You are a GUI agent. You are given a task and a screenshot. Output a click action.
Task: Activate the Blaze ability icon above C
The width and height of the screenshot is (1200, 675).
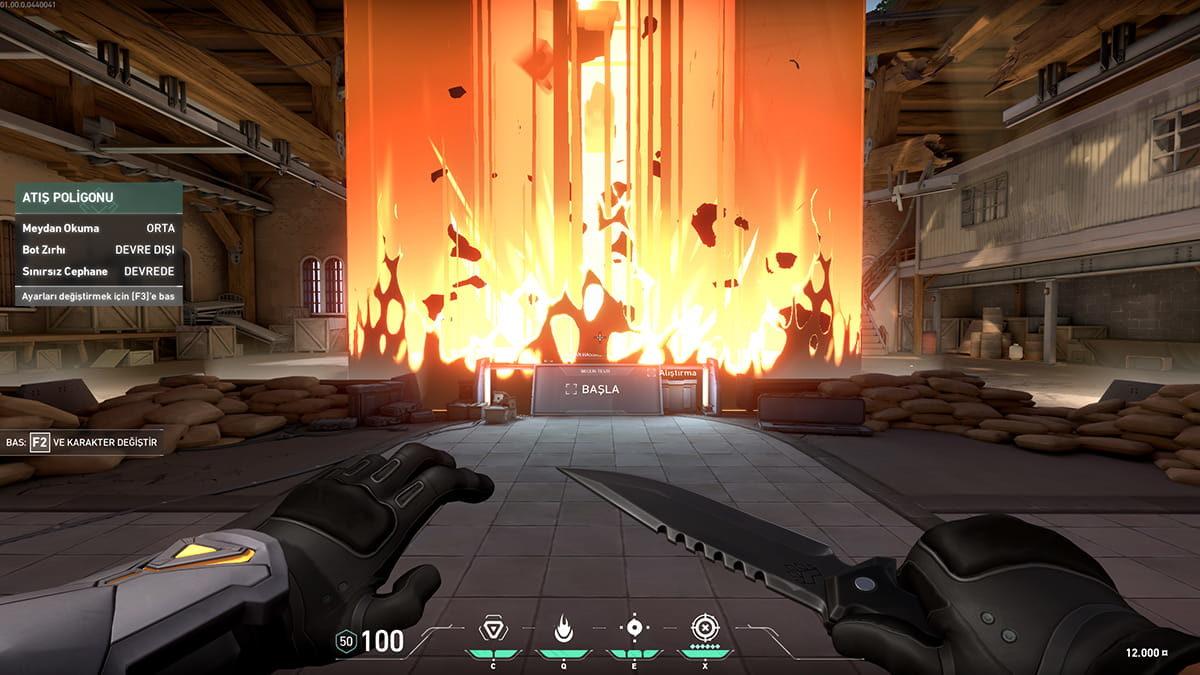pyautogui.click(x=491, y=628)
